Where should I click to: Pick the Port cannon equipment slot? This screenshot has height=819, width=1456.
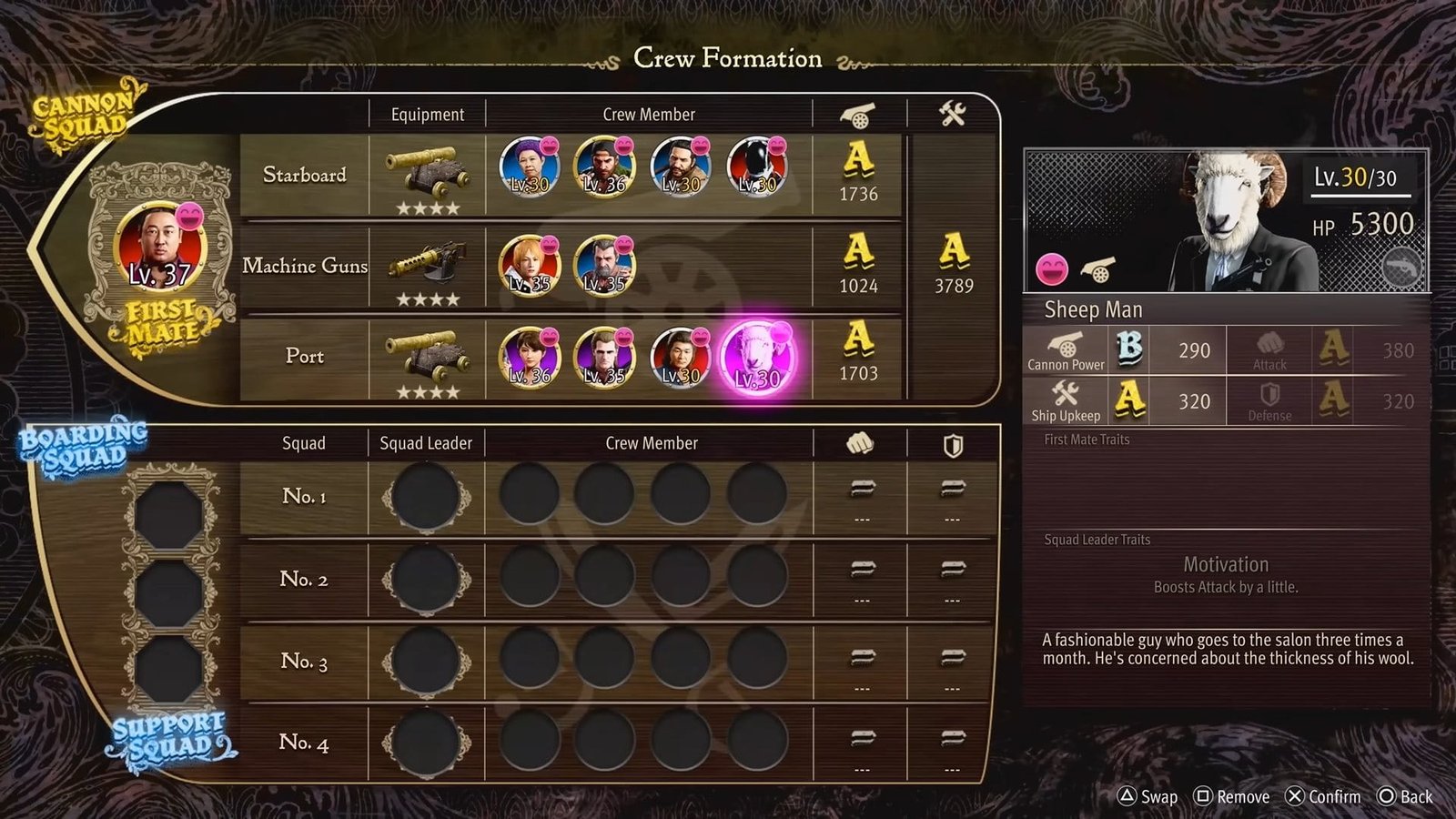(x=428, y=358)
